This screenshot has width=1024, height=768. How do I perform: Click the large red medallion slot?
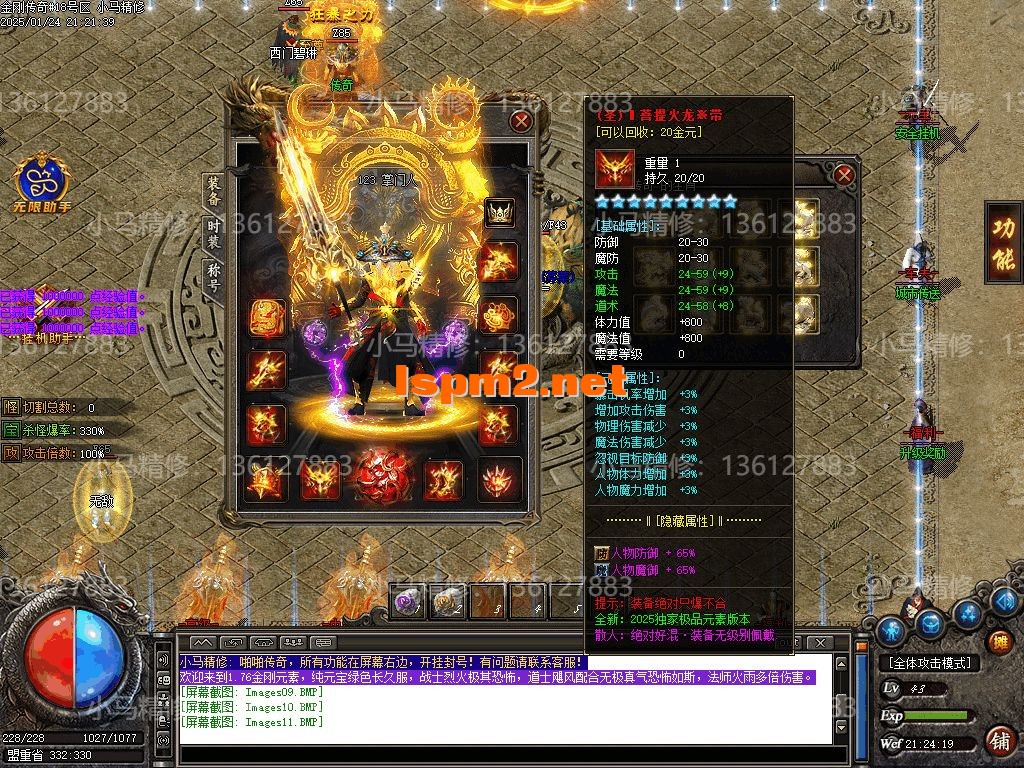380,475
